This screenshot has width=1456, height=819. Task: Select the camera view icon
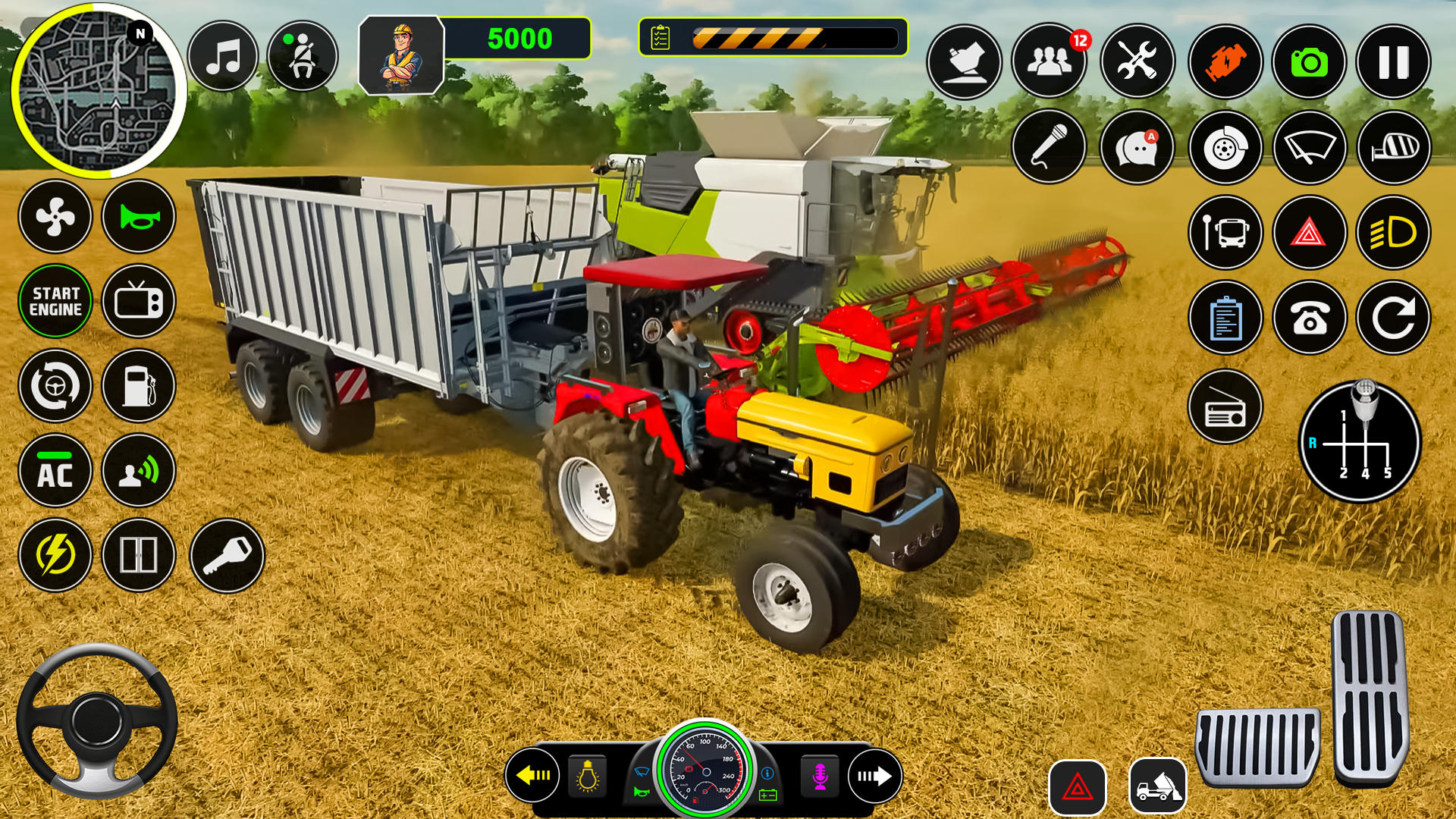click(1310, 61)
